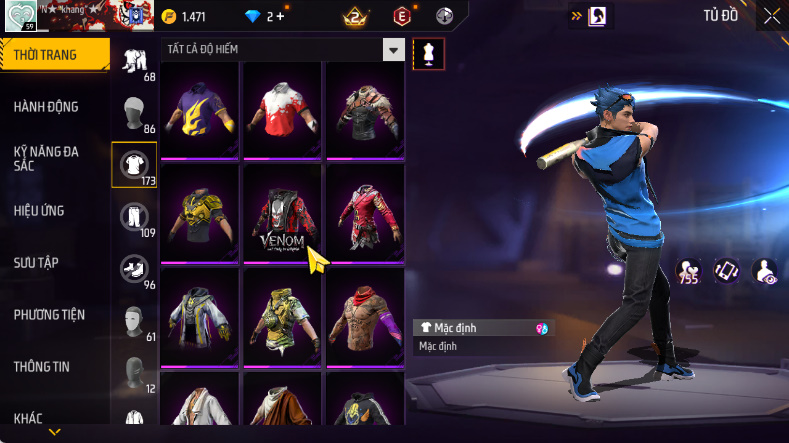Screen dimensions: 789x443
Task: Go to the Sưu Tập tab
Action: pos(36,263)
